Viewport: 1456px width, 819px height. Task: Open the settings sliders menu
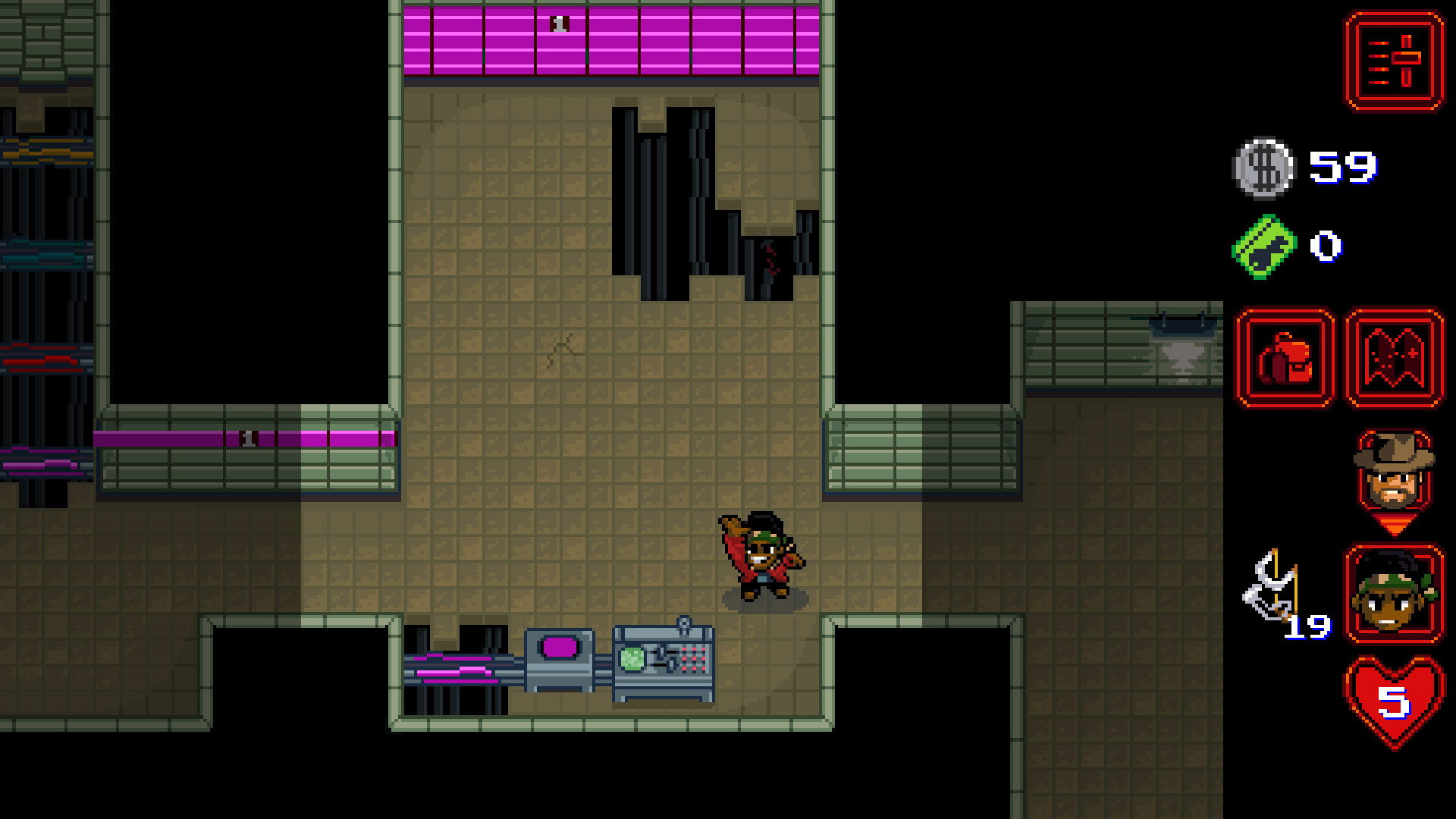click(x=1394, y=61)
